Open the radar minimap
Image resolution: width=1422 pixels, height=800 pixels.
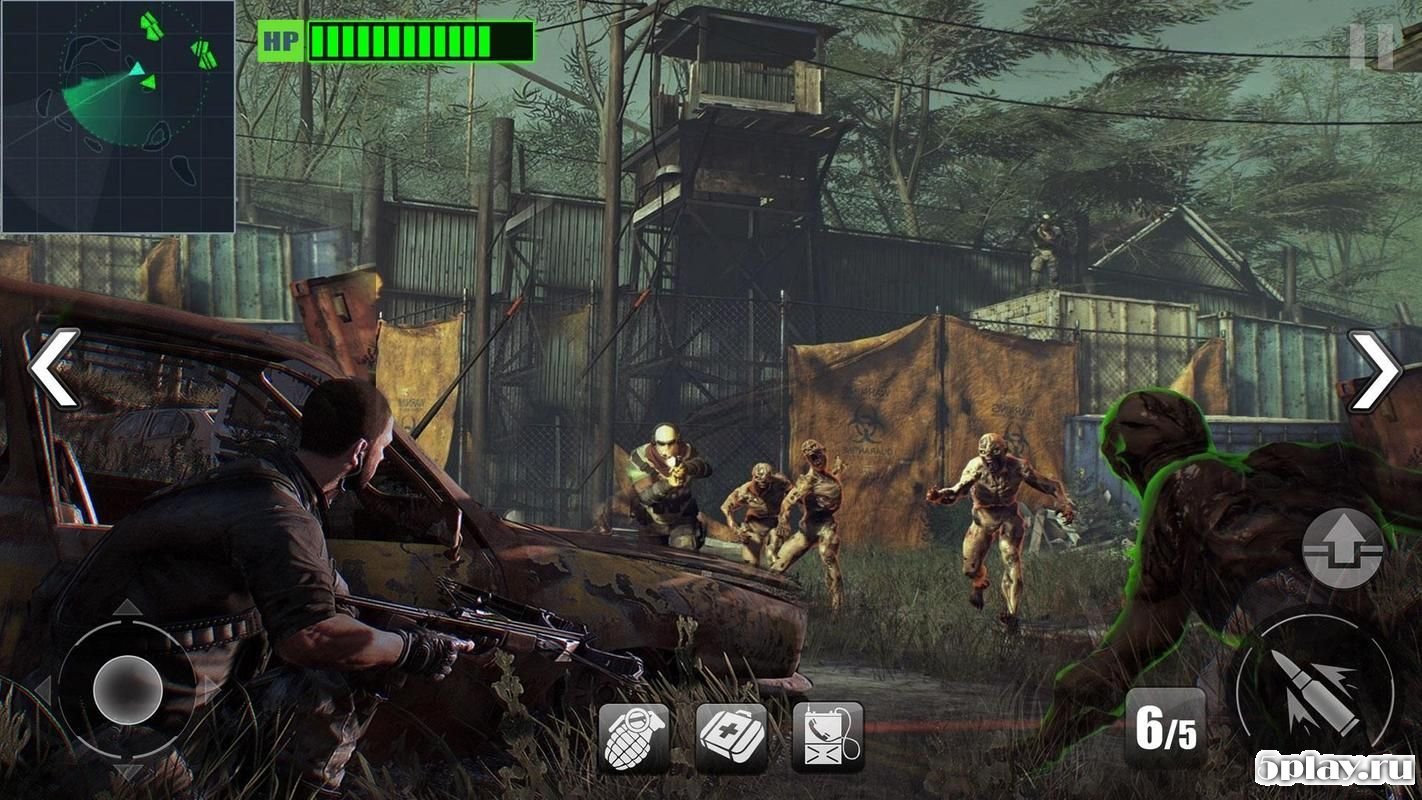118,116
